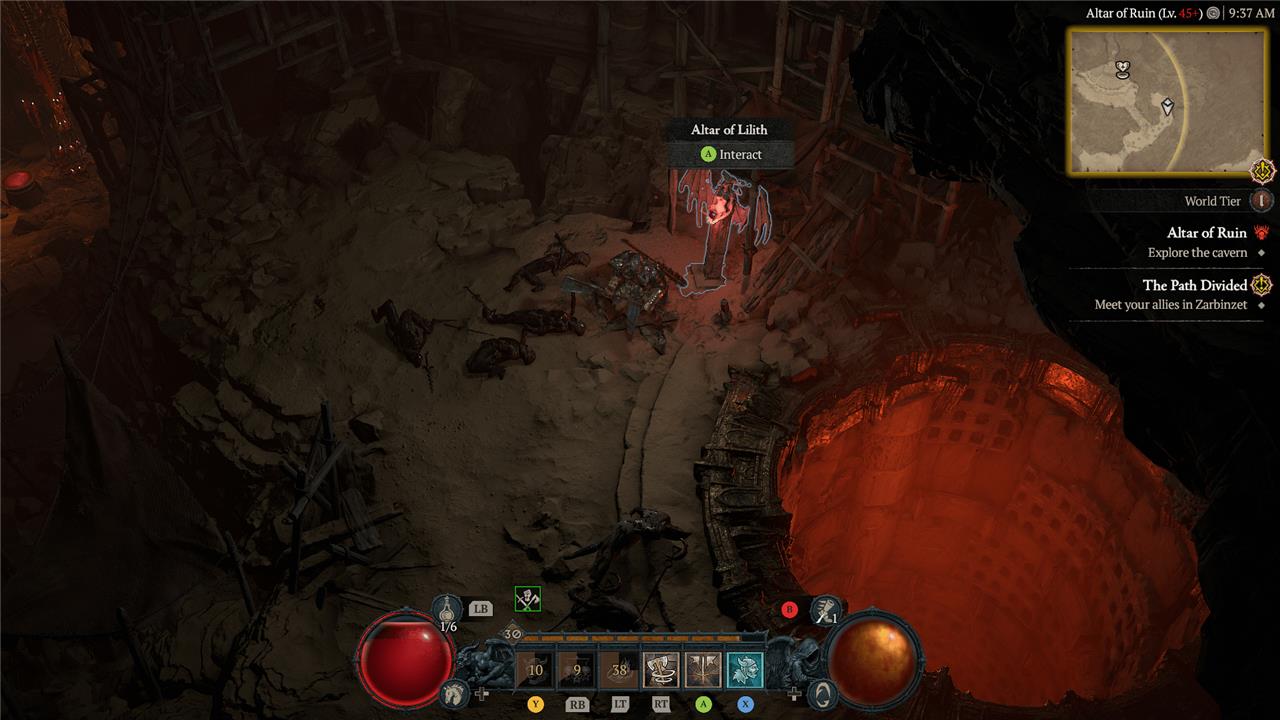Use the healing potion icon
This screenshot has height=720, width=1280.
tap(448, 608)
